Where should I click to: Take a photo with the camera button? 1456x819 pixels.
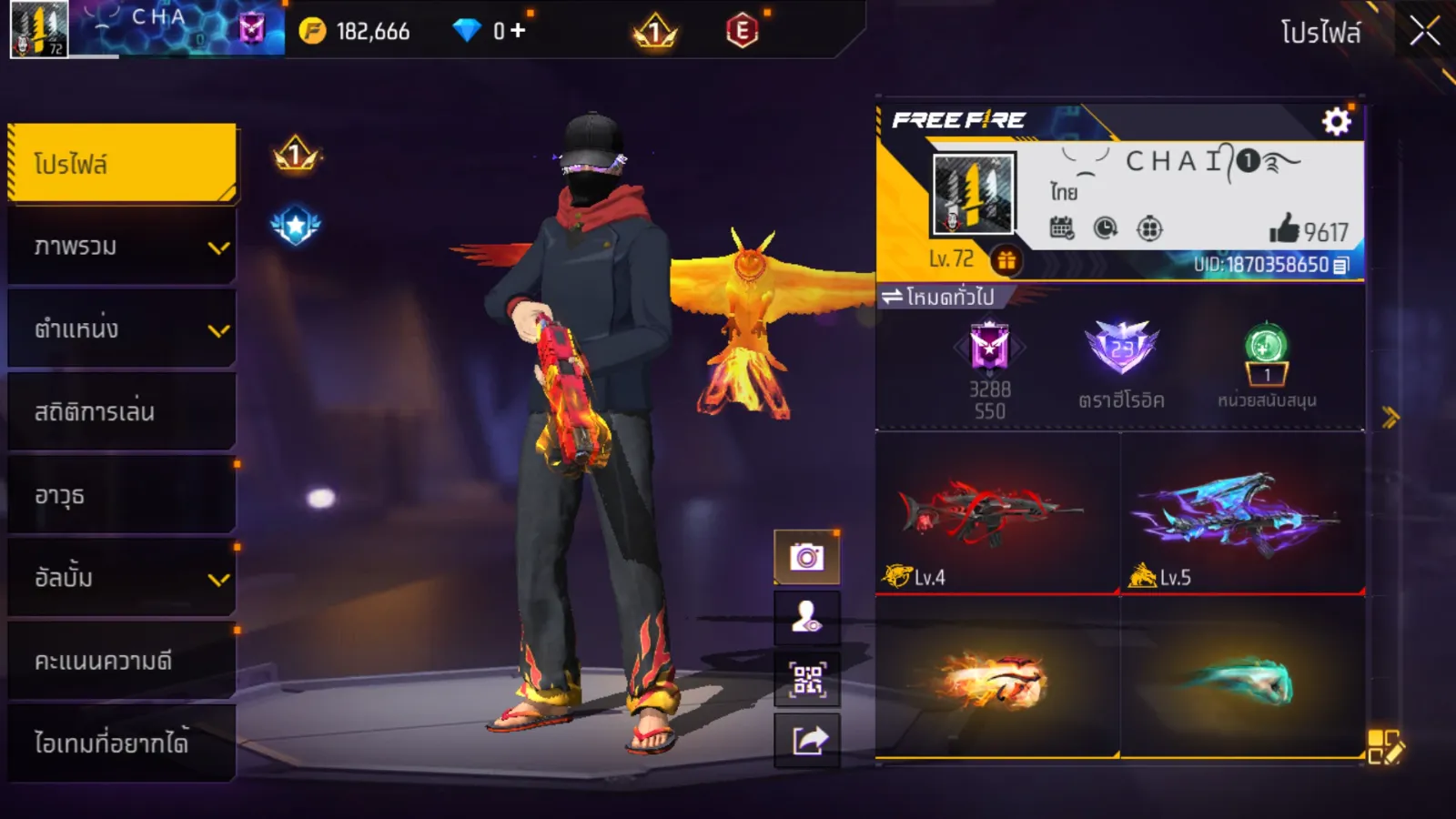[807, 557]
